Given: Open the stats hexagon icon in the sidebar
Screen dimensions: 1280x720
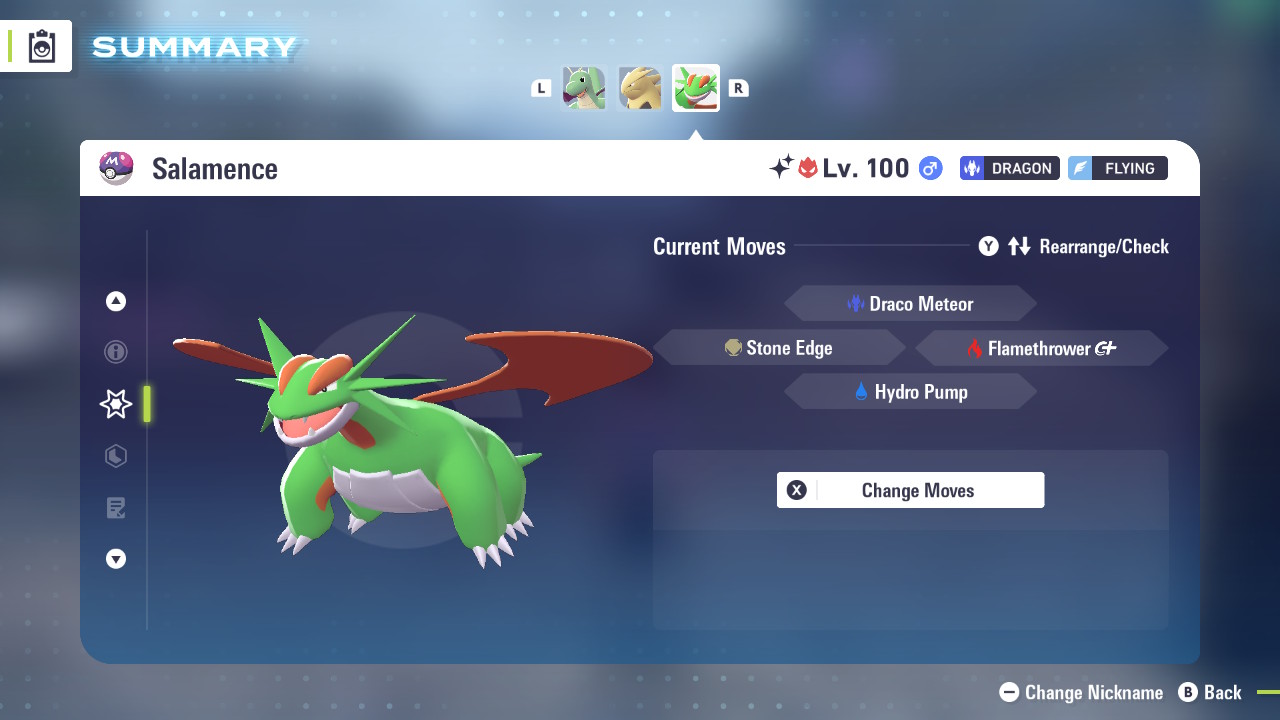Looking at the screenshot, I should tap(116, 456).
